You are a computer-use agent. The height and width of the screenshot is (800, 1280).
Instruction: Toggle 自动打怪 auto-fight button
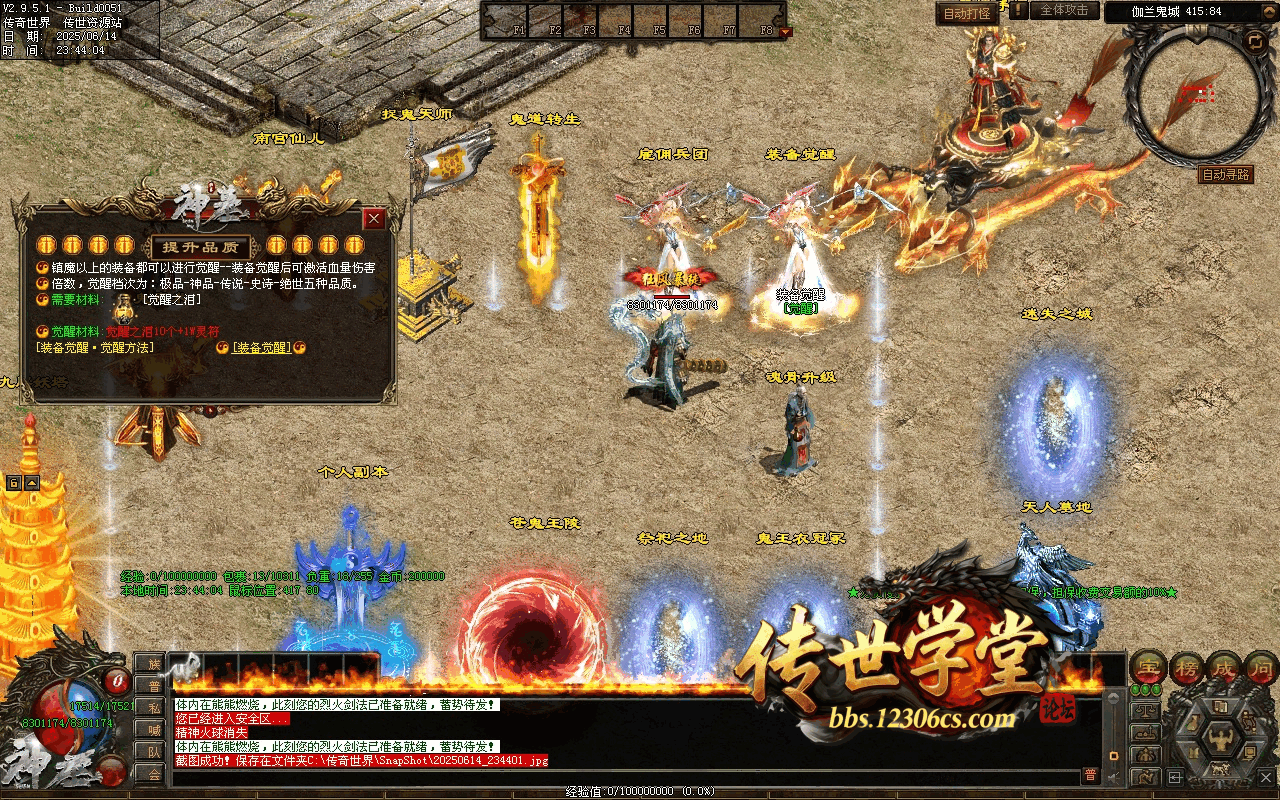(967, 13)
